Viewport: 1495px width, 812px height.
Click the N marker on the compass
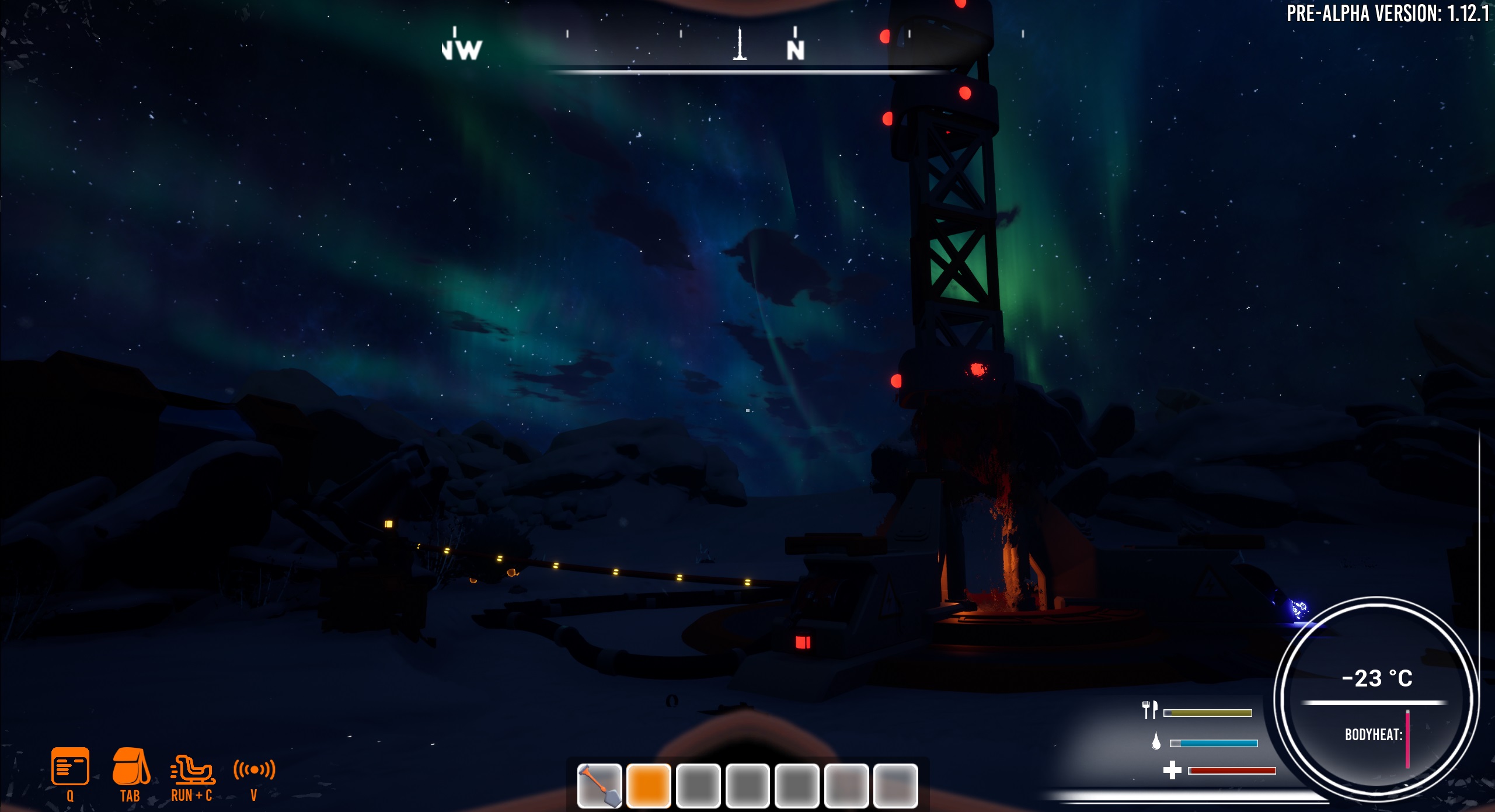click(794, 50)
